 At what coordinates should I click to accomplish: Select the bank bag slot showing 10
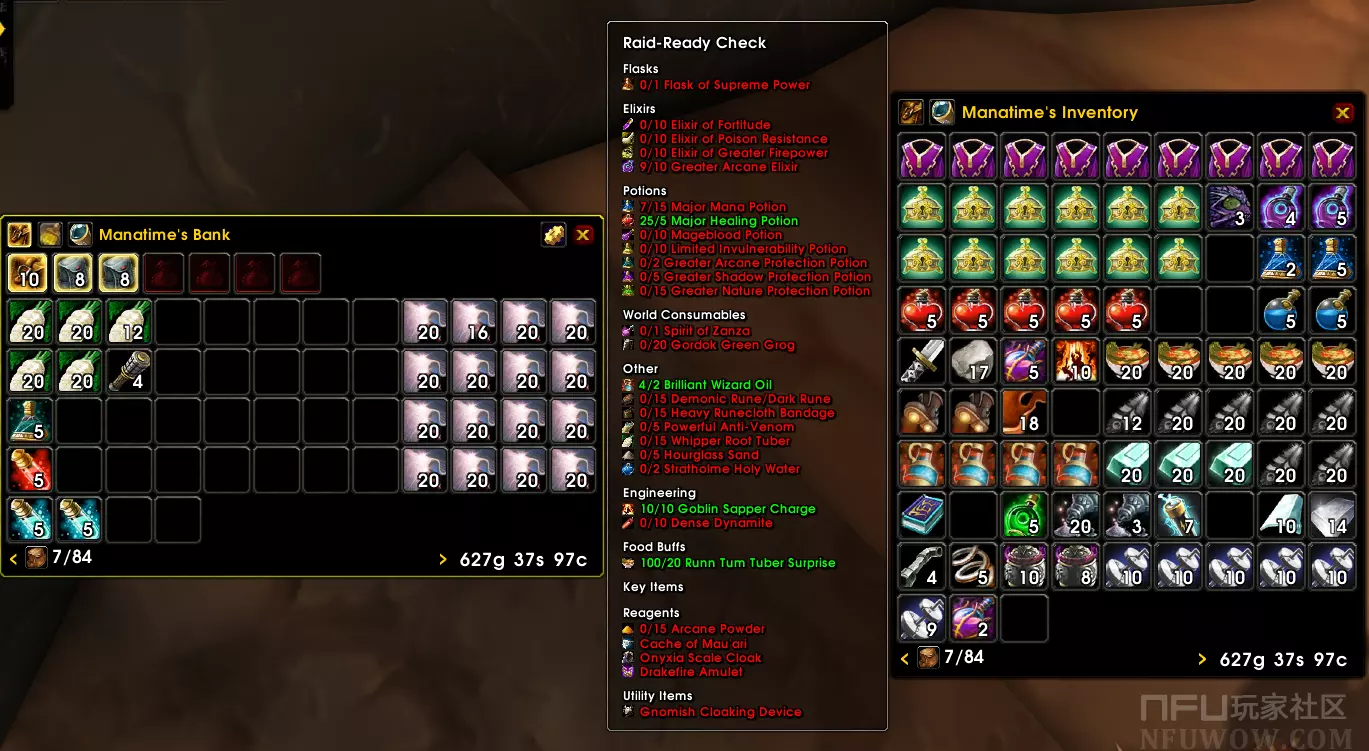click(x=27, y=273)
